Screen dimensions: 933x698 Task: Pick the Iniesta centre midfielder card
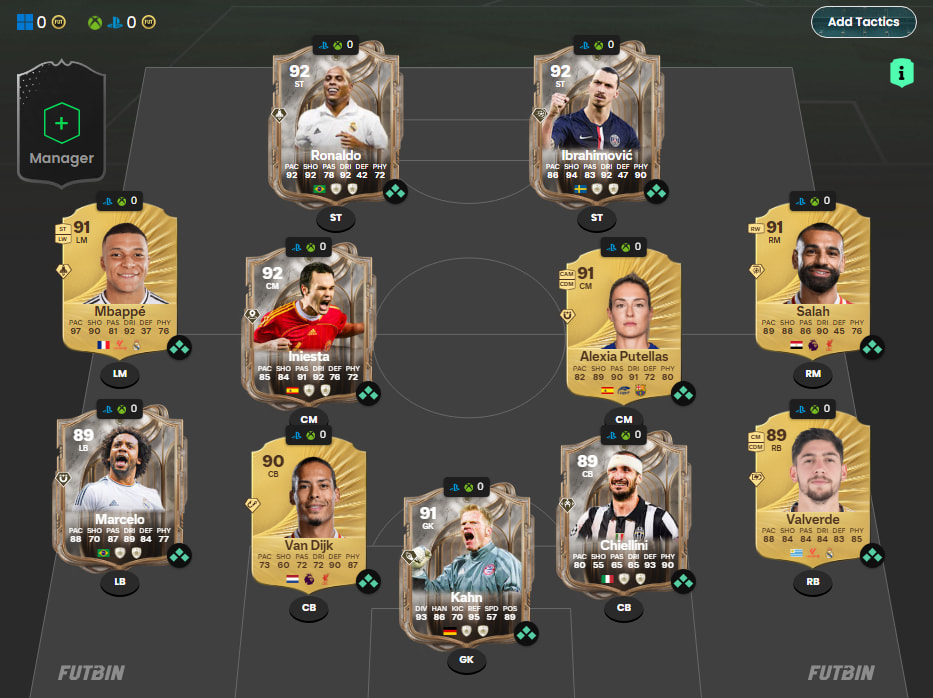point(308,320)
